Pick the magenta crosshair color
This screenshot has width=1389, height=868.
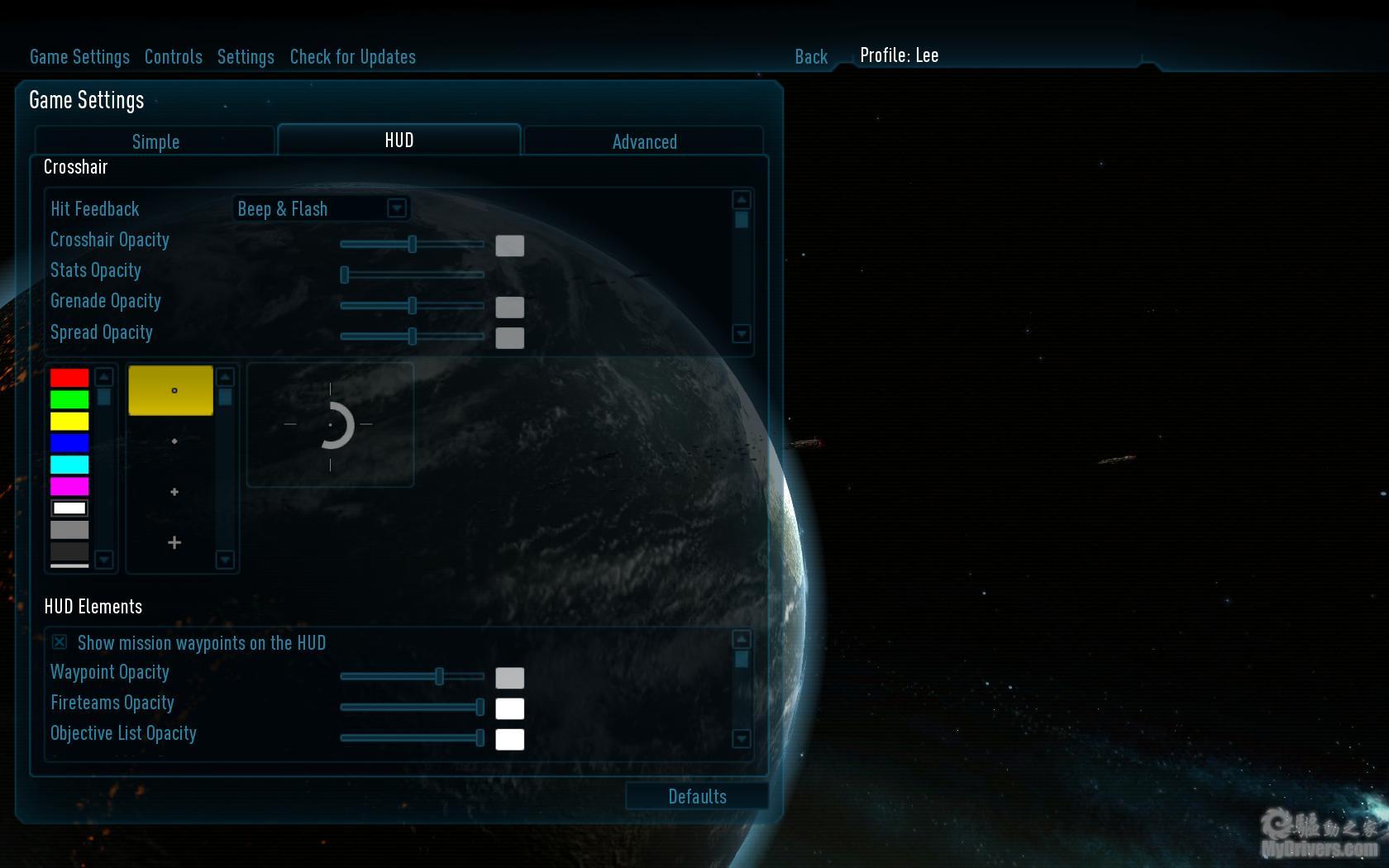69,486
